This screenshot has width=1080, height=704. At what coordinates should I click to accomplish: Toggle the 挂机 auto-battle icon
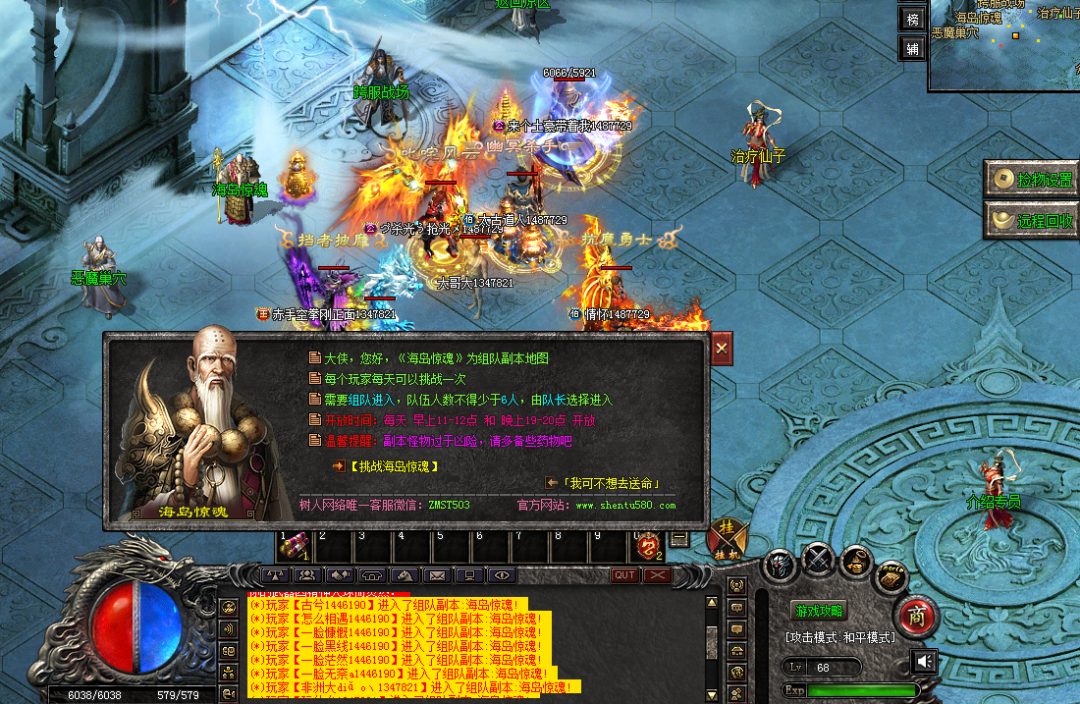pos(727,540)
